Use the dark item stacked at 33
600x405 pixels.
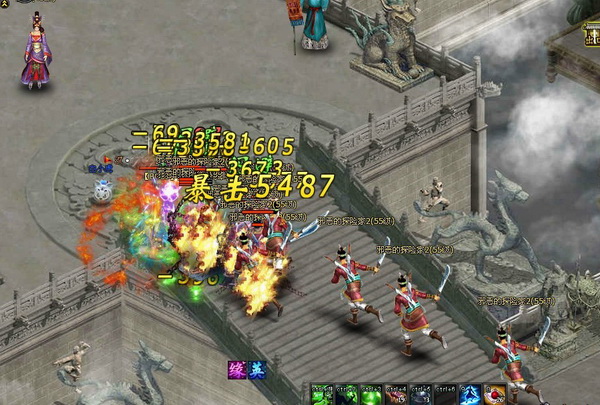[420, 395]
